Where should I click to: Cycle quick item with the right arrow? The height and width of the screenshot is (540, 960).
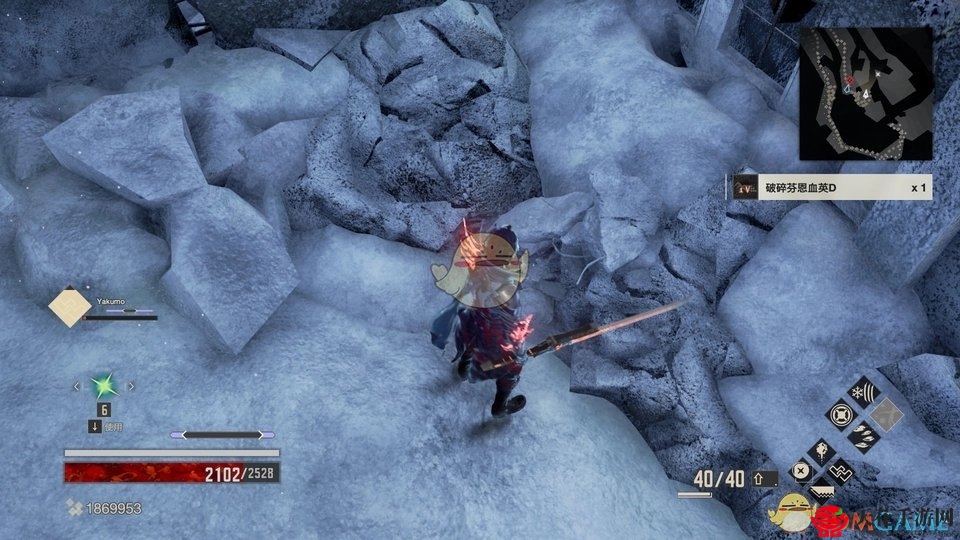point(131,385)
